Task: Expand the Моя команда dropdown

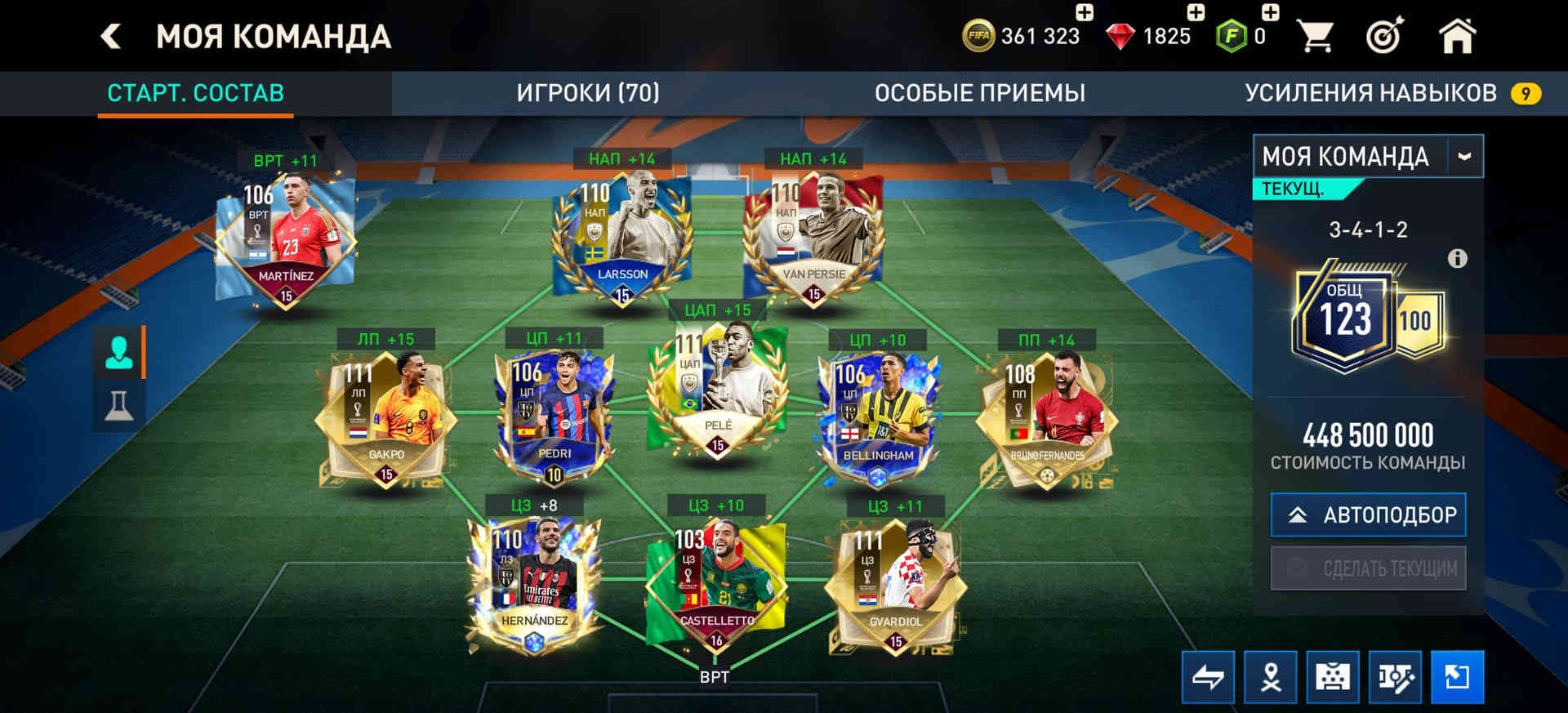Action: point(1463,156)
